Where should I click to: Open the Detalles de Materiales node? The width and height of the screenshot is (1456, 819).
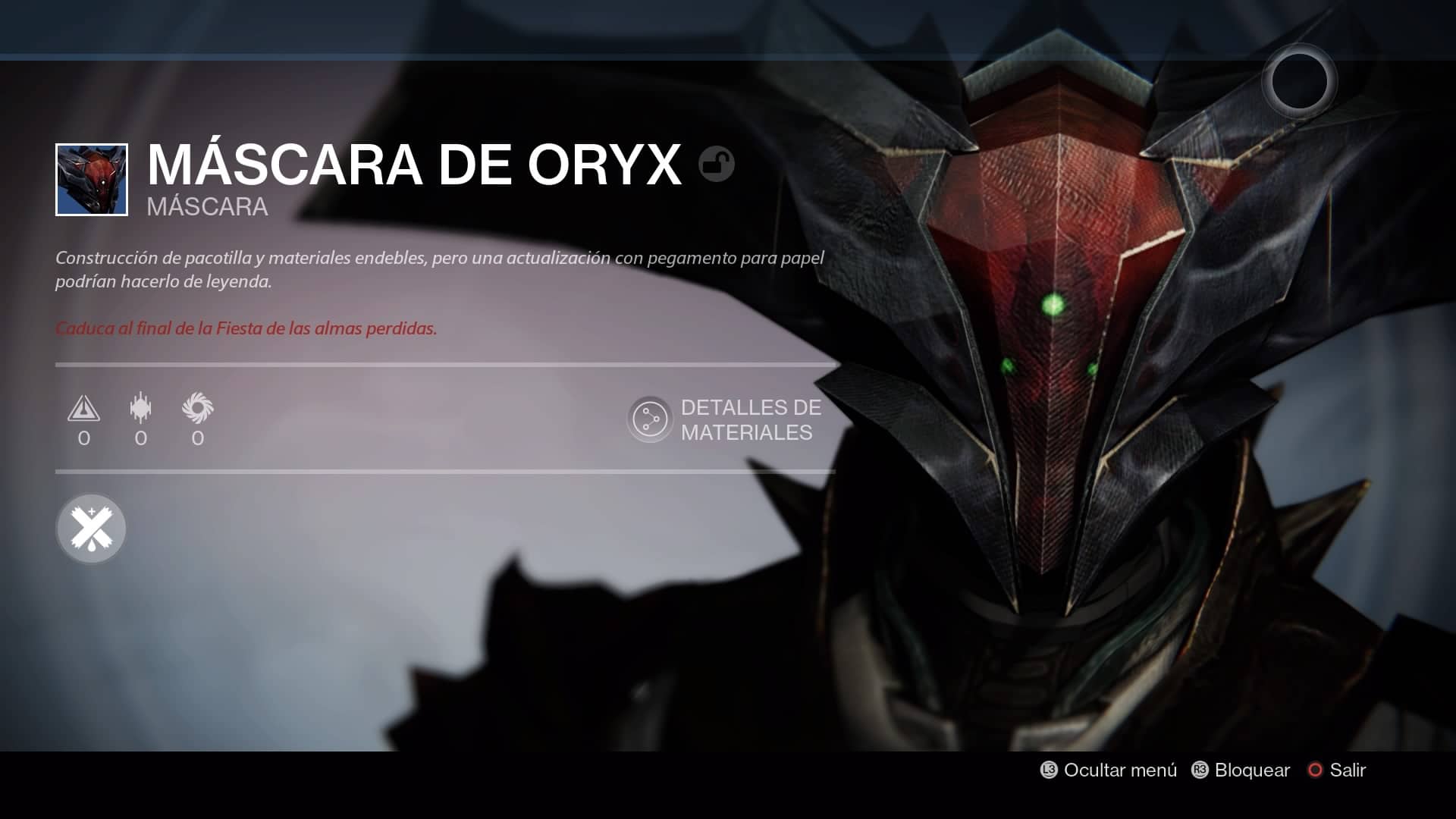click(x=650, y=419)
